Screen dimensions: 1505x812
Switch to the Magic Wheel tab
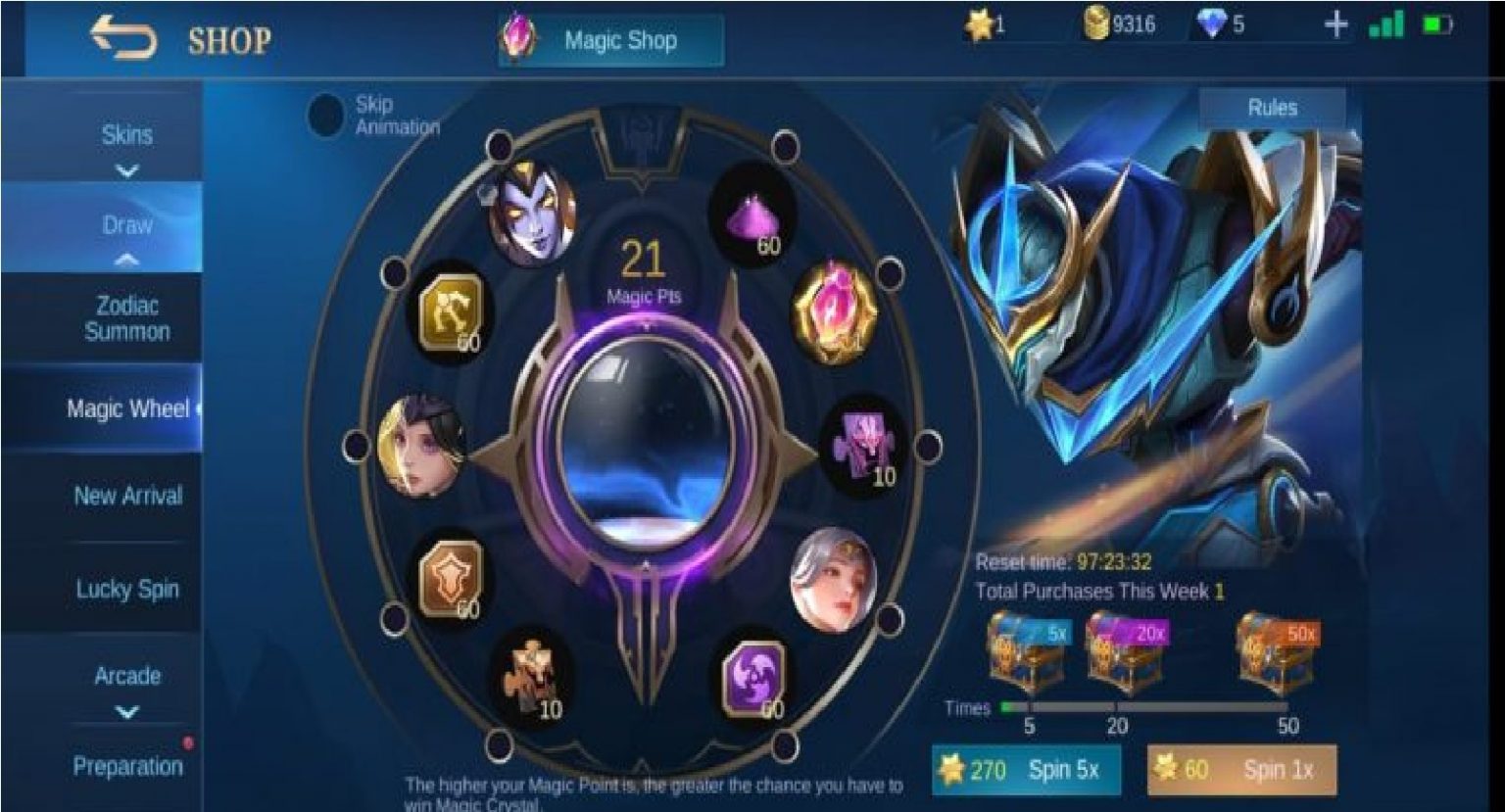(125, 407)
